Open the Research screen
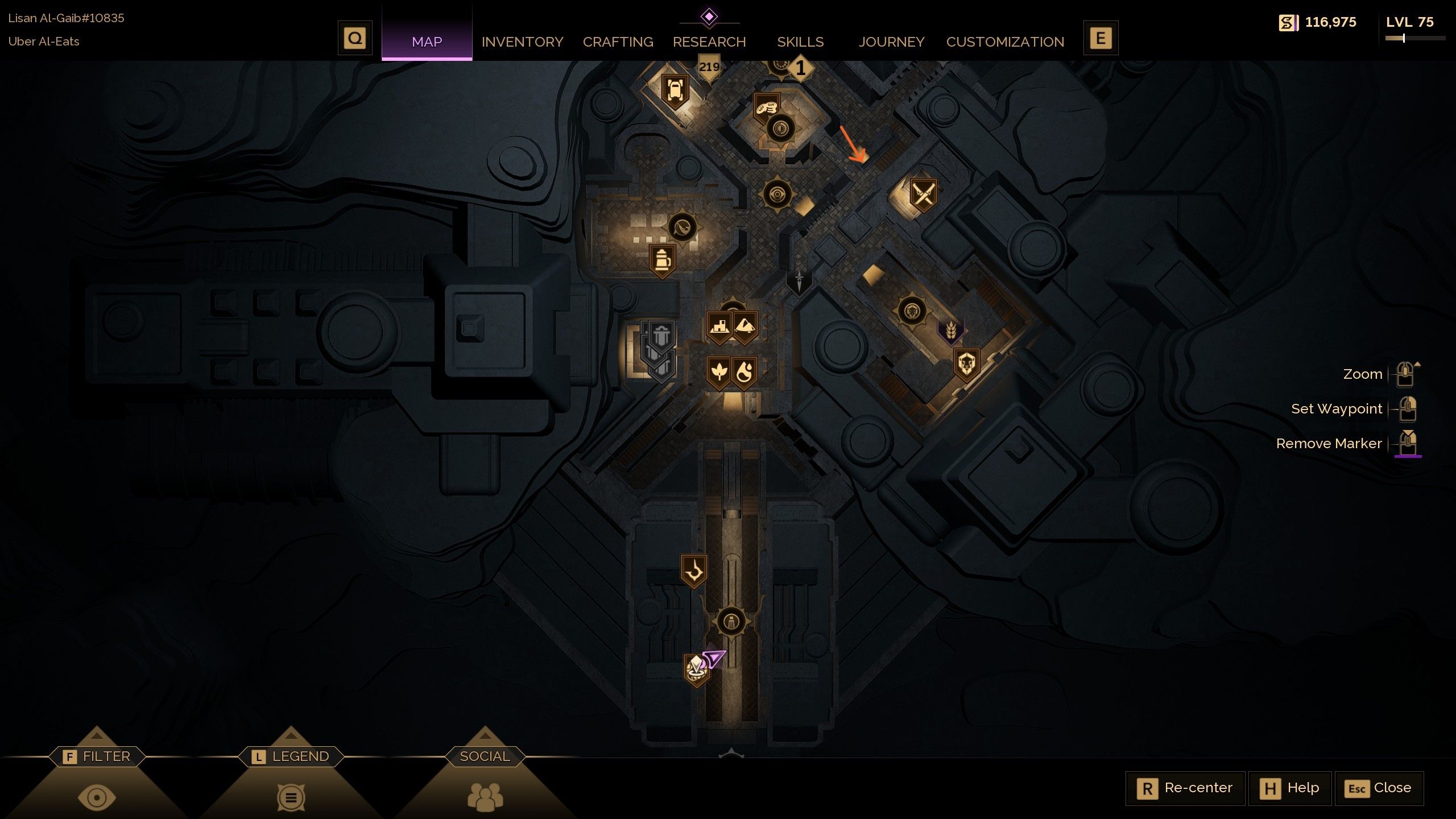This screenshot has width=1456, height=819. point(709,42)
